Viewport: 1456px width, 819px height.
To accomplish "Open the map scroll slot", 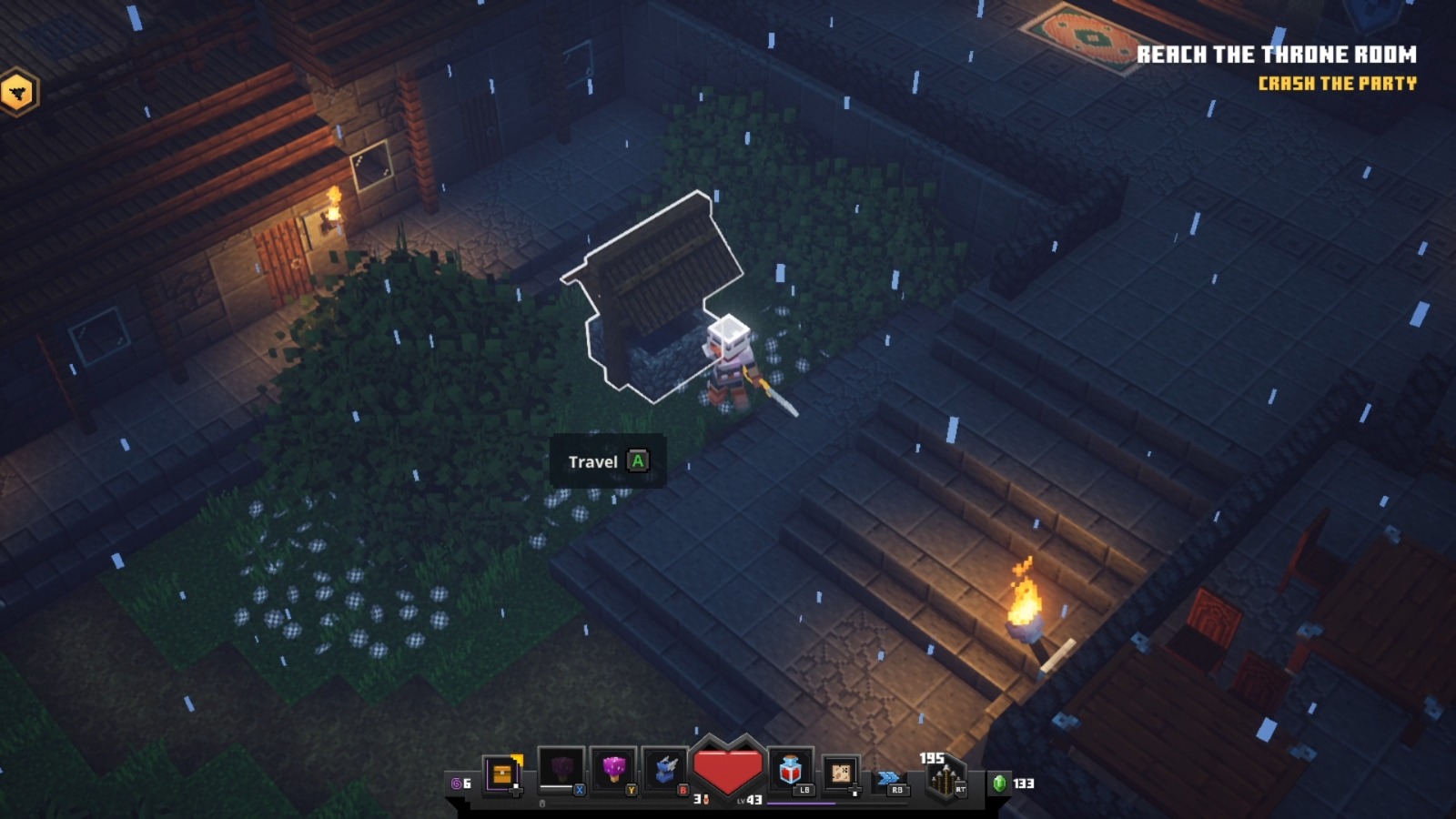I will click(841, 773).
